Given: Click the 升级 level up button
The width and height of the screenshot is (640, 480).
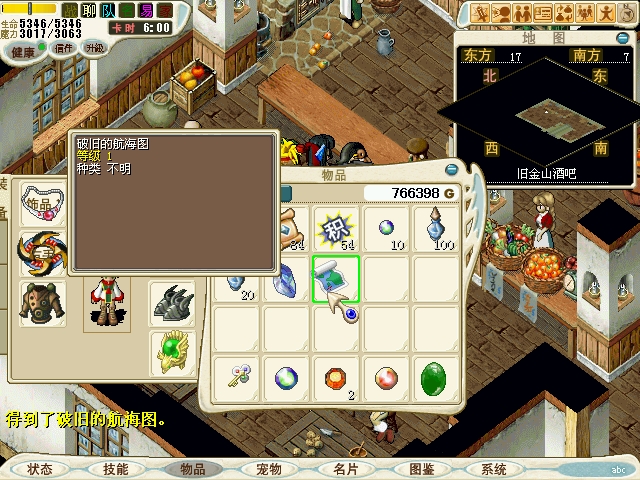Looking at the screenshot, I should click(x=95, y=48).
